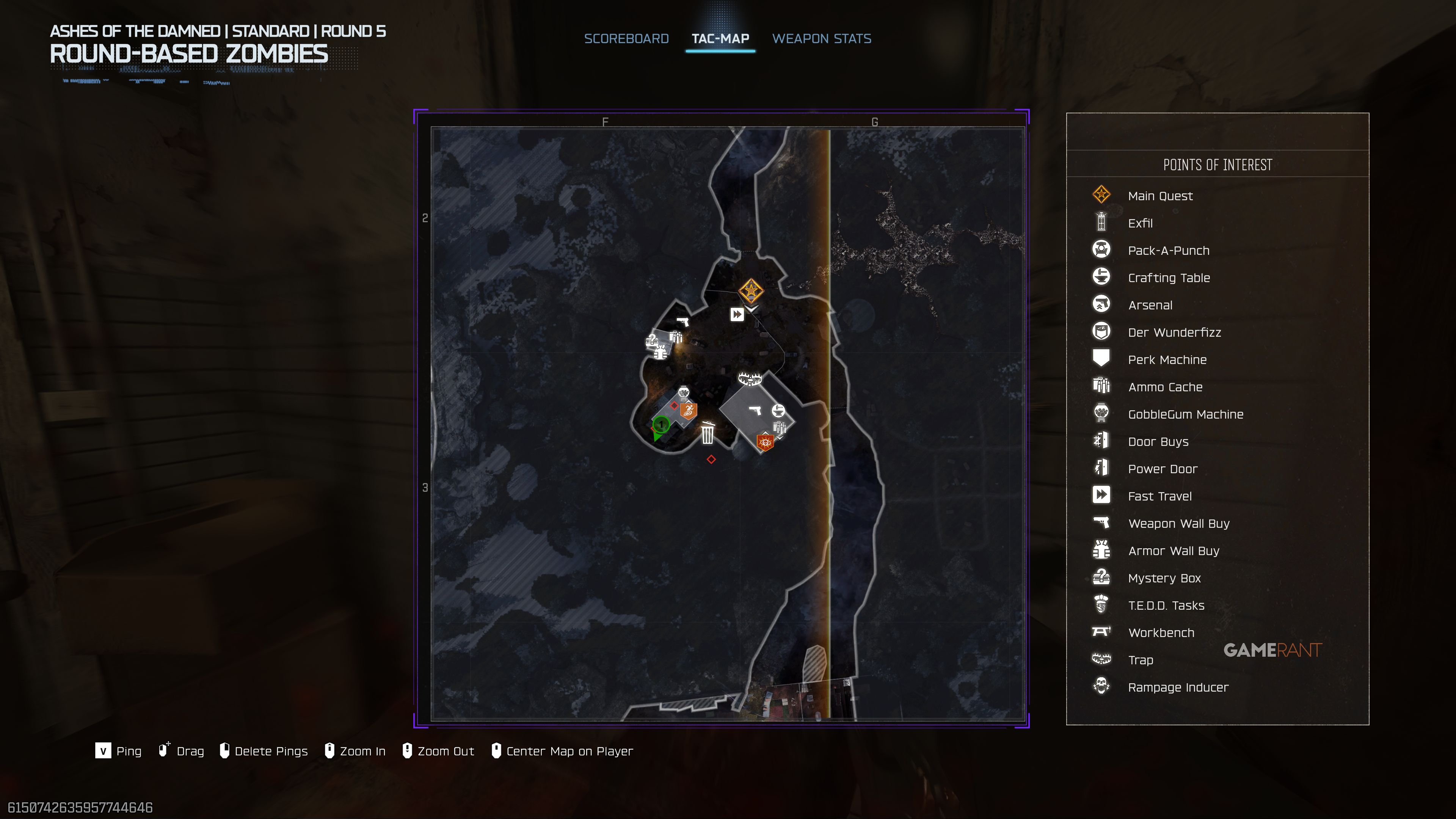Click the bear trap marker on the map
1456x819 pixels.
[x=750, y=378]
